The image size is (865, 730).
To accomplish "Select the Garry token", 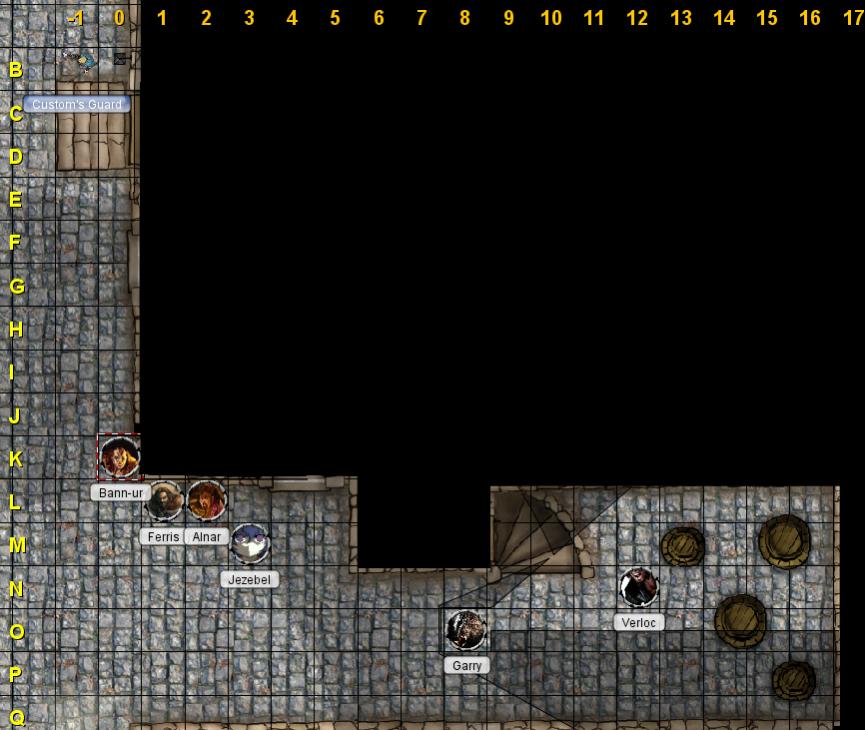I will tap(466, 630).
